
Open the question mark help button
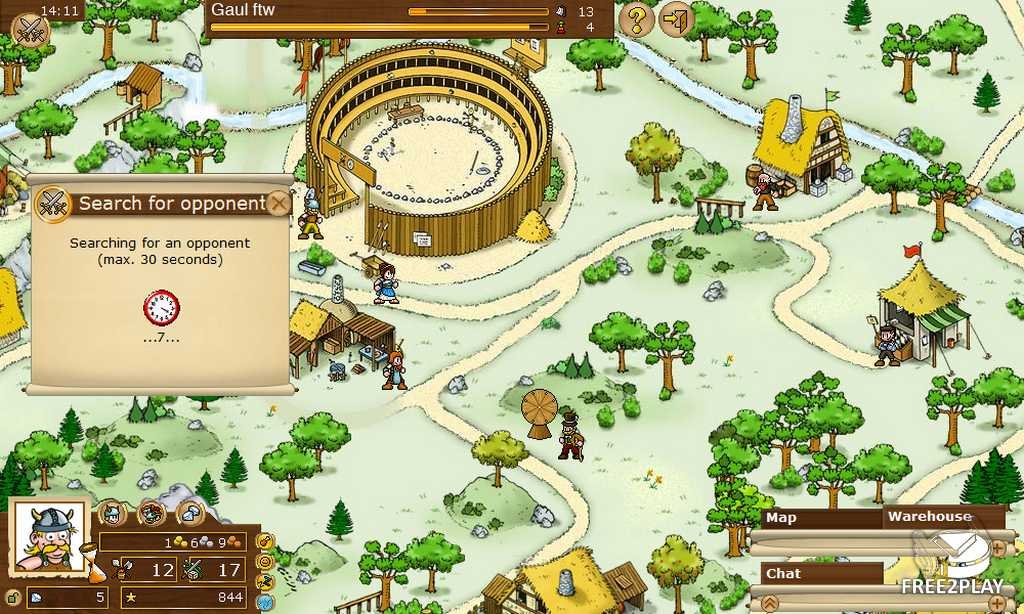coord(636,19)
